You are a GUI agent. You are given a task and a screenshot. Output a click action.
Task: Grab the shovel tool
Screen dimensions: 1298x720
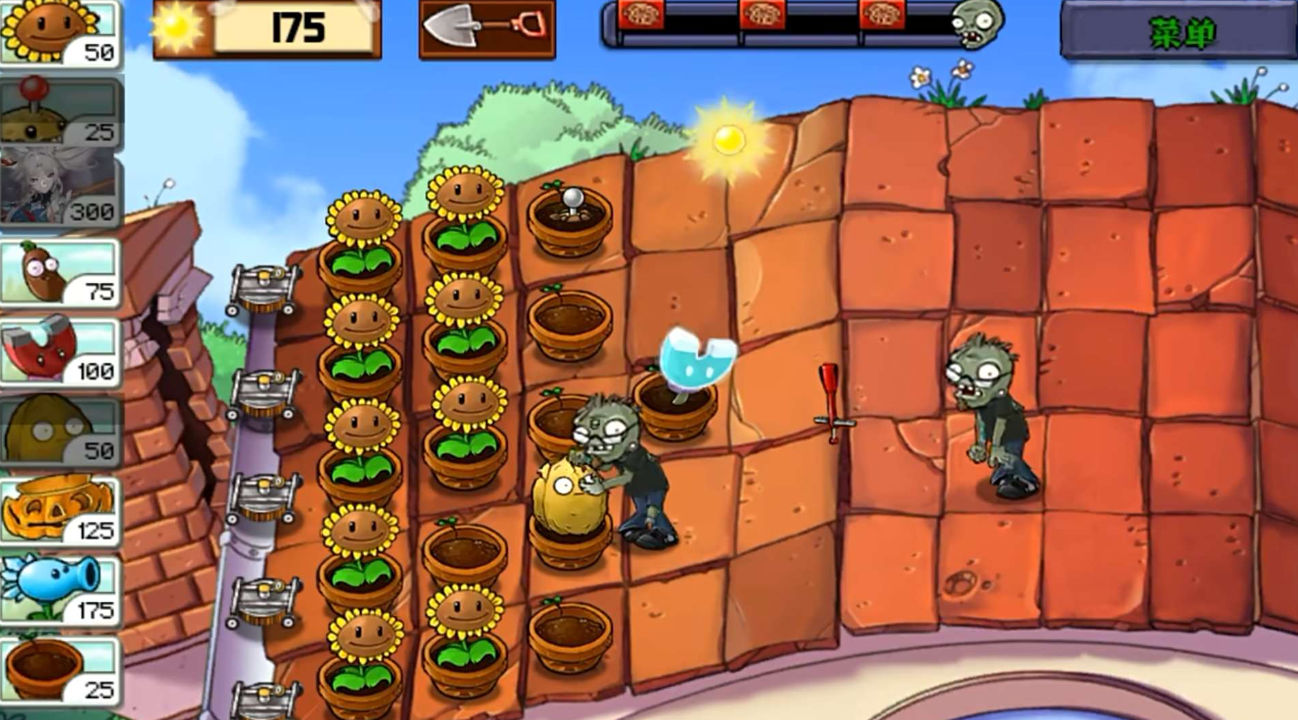(x=487, y=28)
